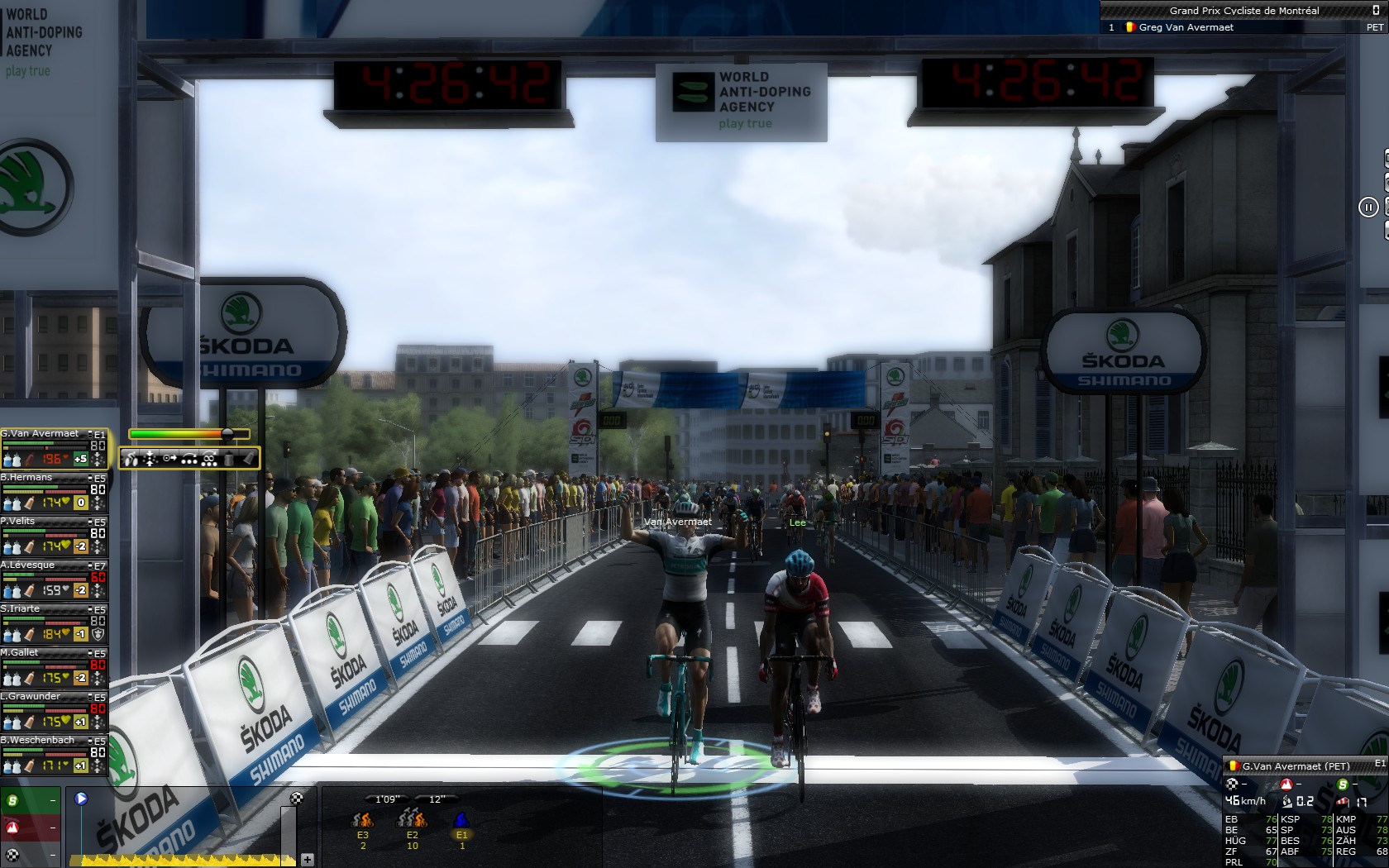Open the red mountain classification row
The height and width of the screenshot is (868, 1389).
point(31,827)
